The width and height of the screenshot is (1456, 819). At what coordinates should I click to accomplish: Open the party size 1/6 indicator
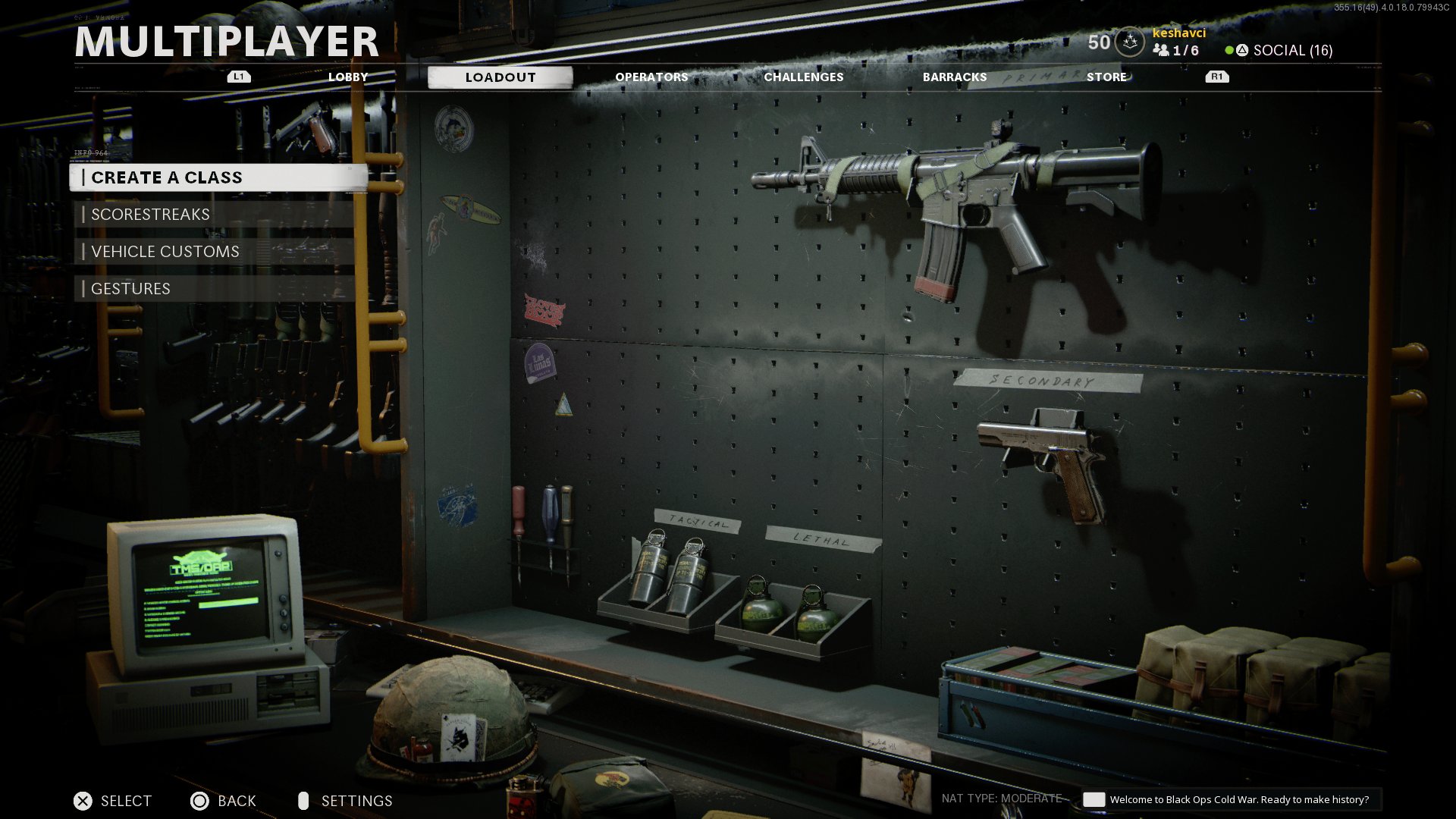(1177, 51)
